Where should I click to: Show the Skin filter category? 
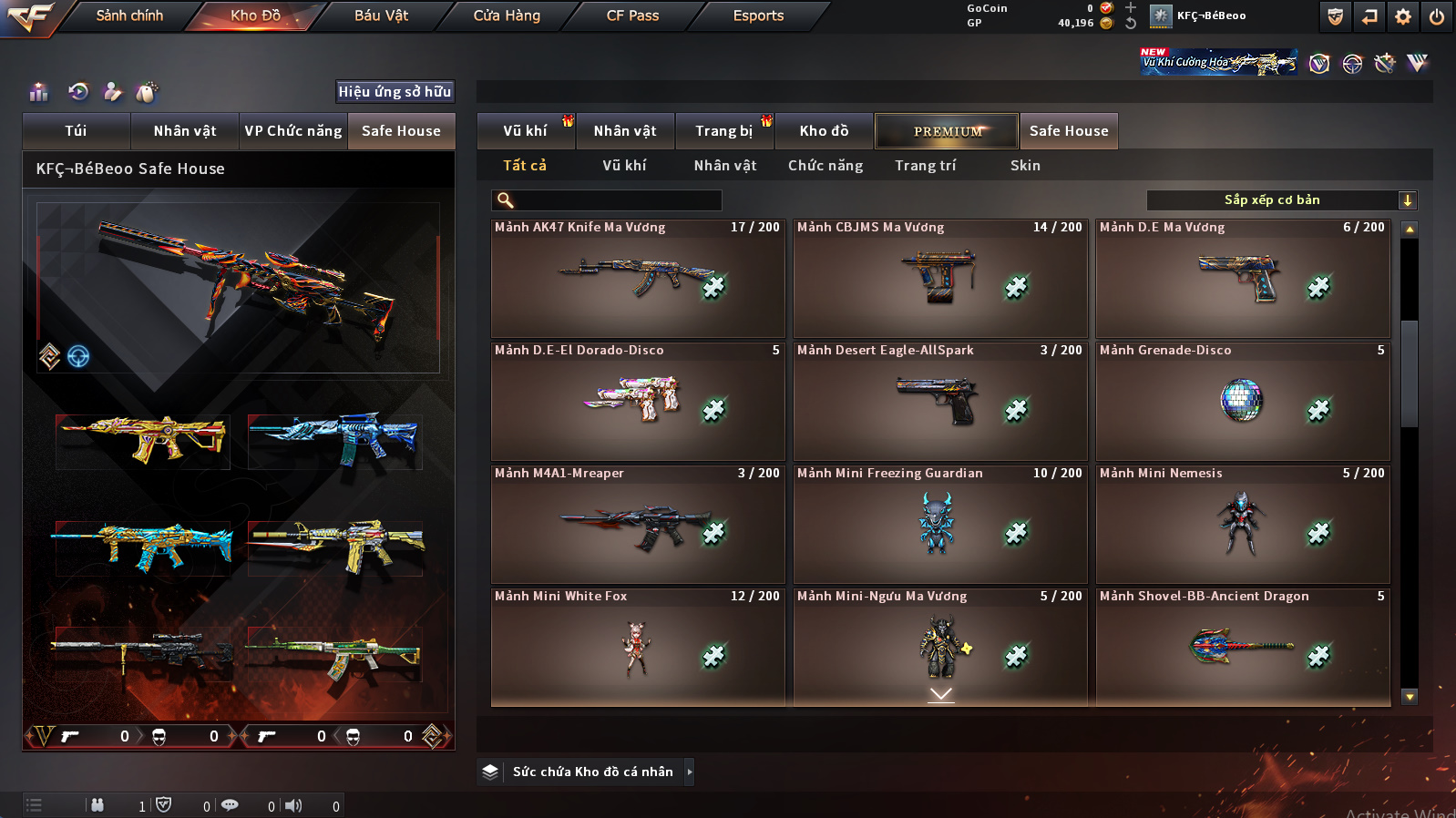tap(1025, 166)
